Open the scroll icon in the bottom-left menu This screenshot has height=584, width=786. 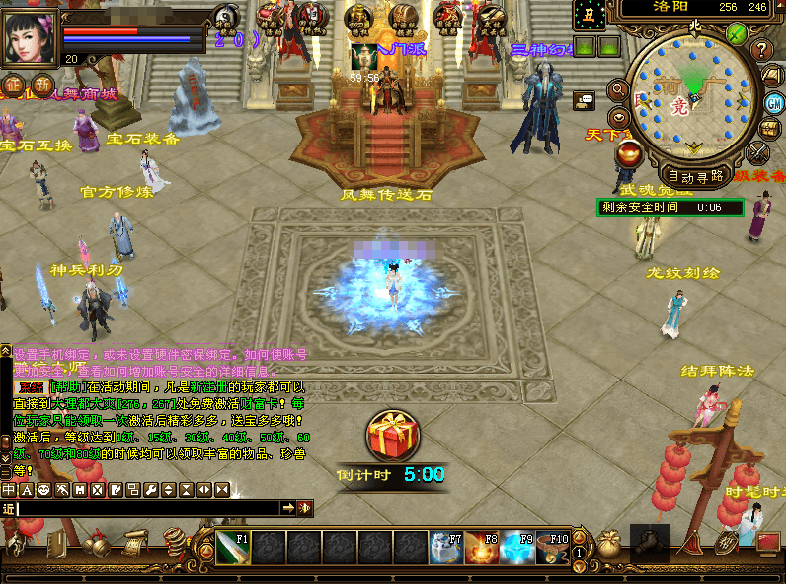tap(135, 544)
